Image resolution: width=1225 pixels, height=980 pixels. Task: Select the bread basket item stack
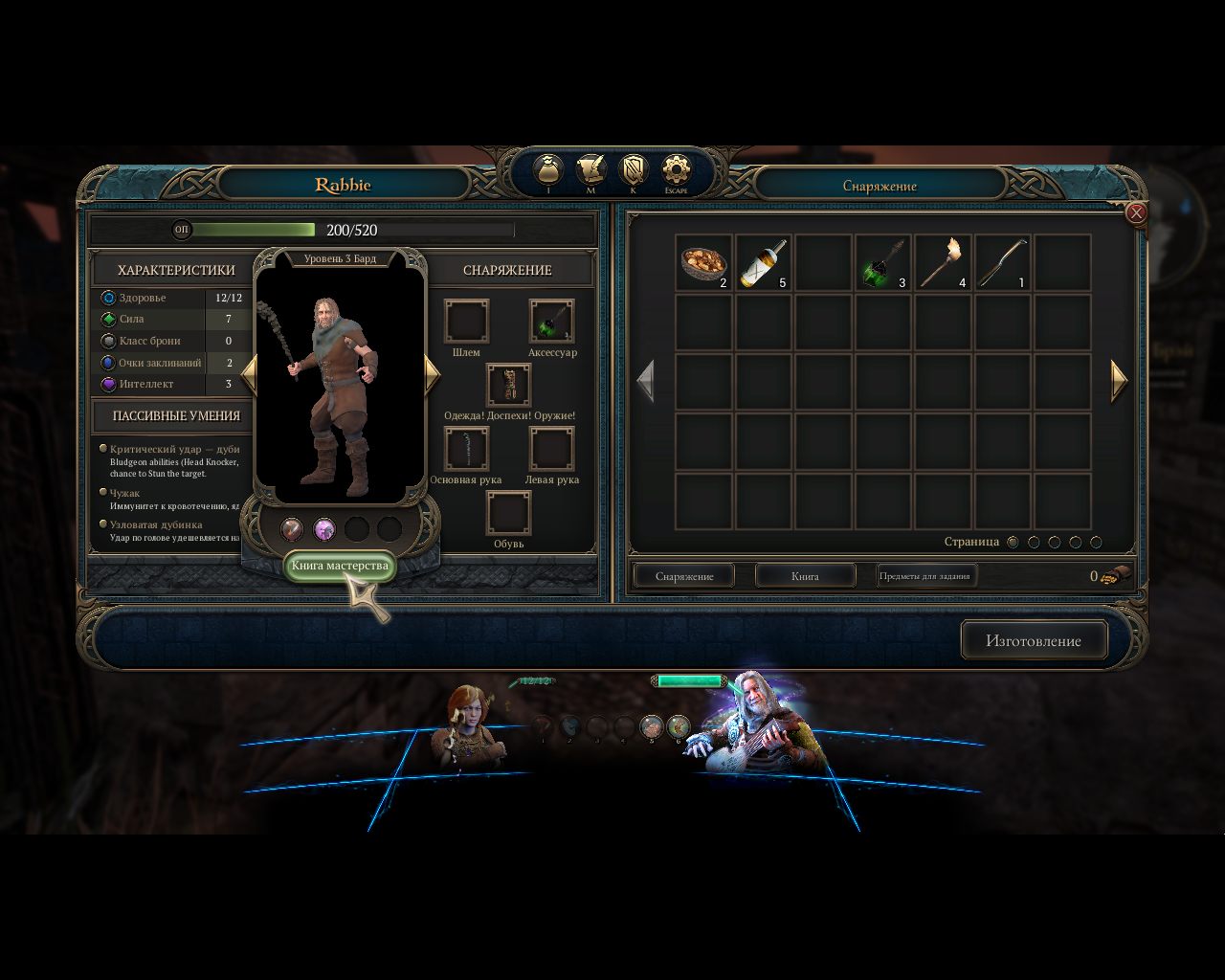tap(705, 260)
